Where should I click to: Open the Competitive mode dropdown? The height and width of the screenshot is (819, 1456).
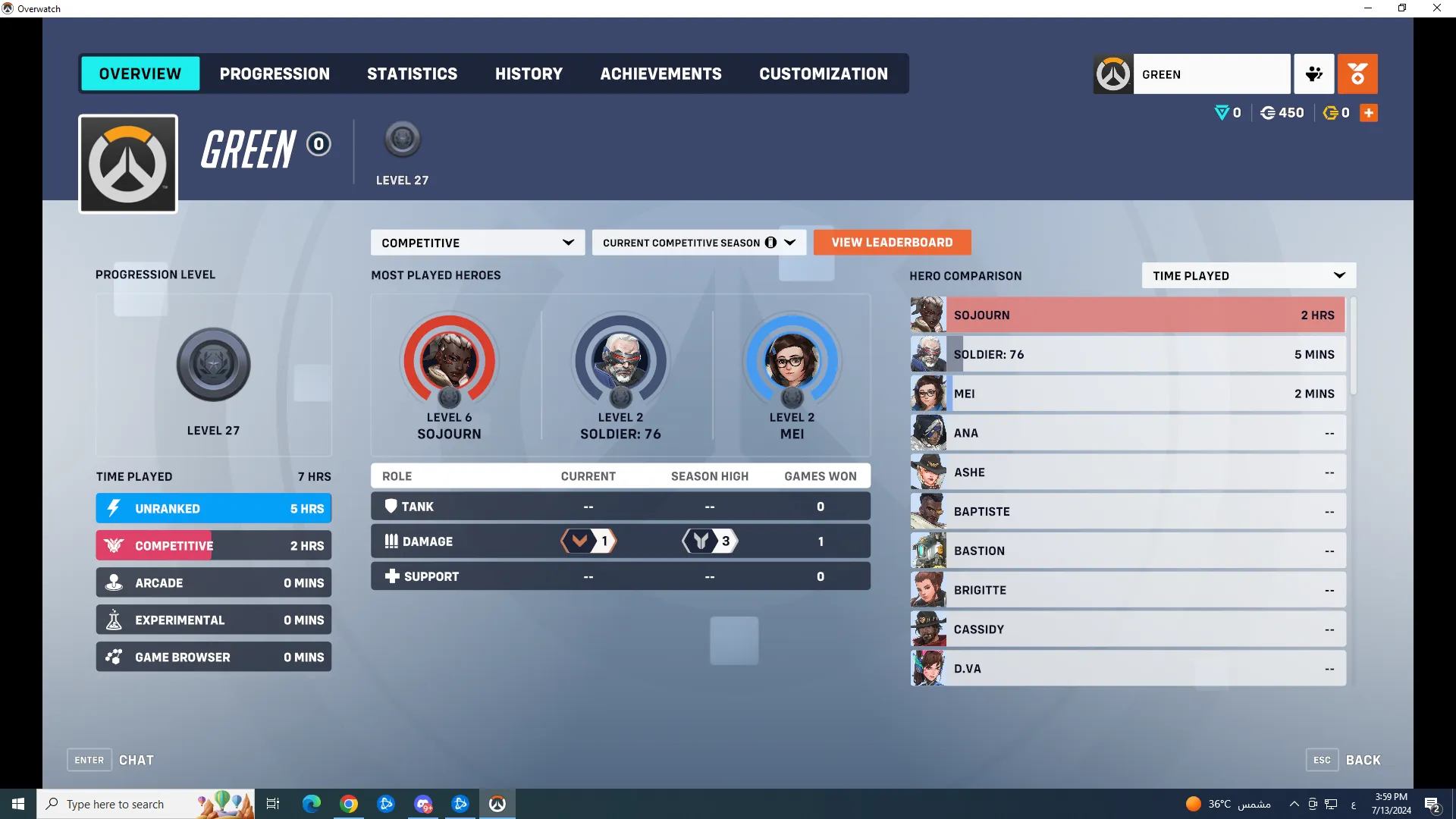tap(477, 242)
